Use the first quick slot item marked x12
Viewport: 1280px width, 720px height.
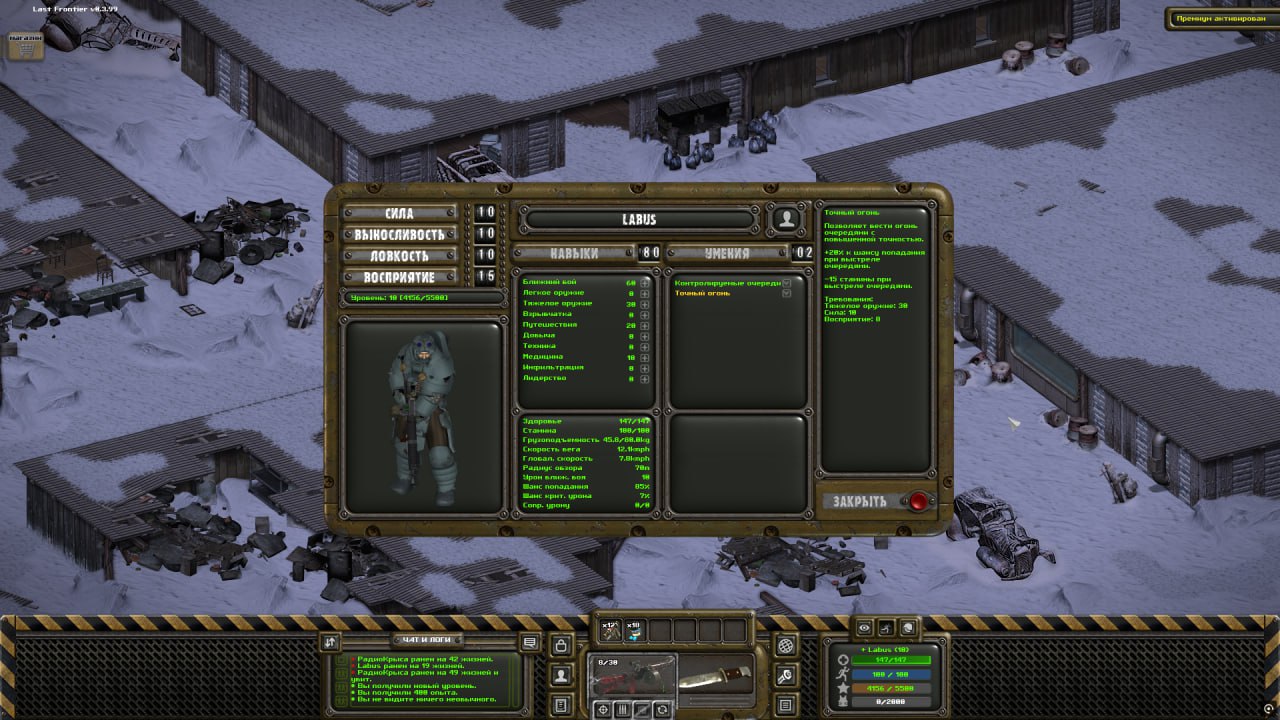[x=610, y=631]
